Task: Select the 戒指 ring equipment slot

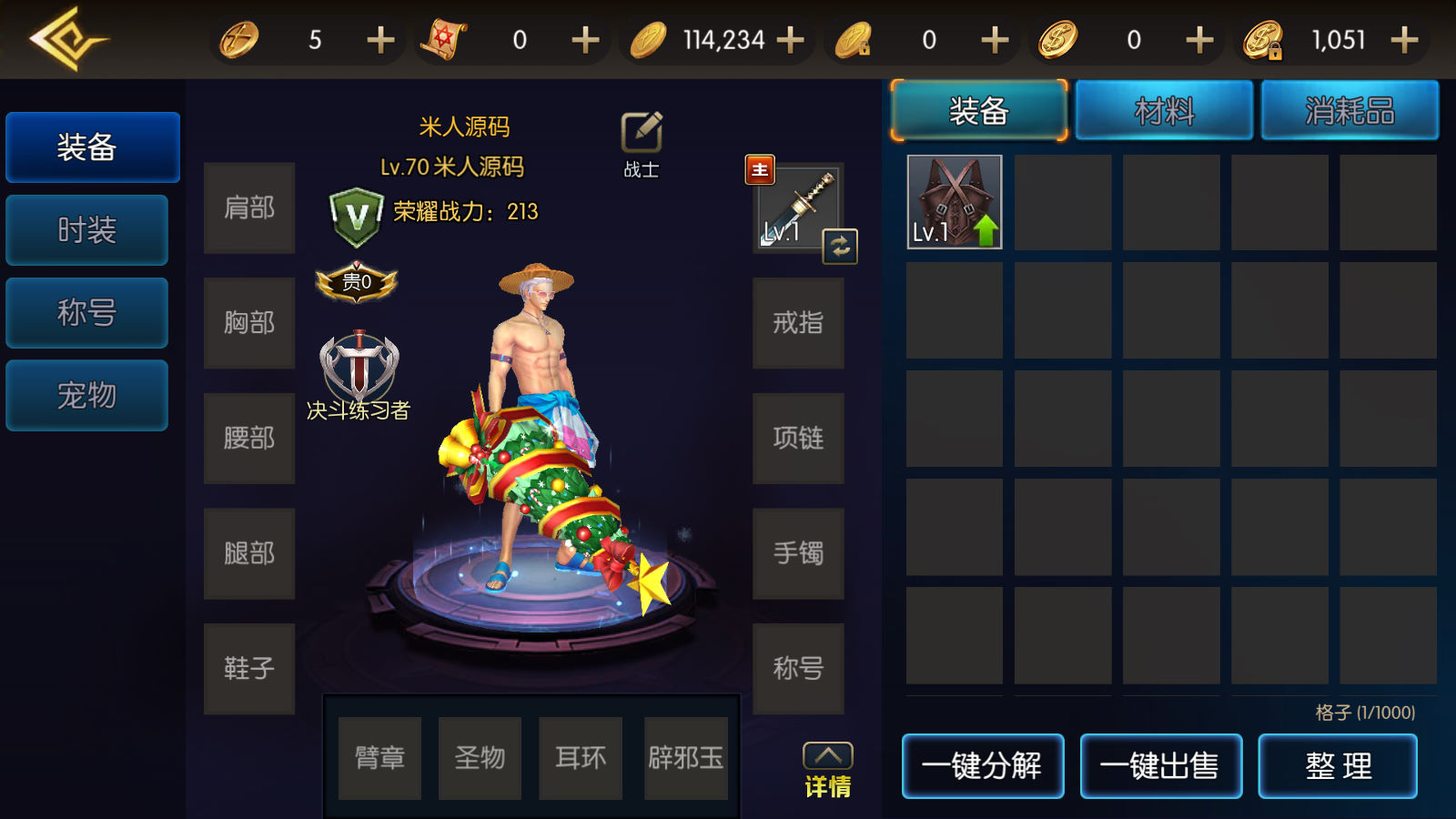Action: tap(798, 323)
